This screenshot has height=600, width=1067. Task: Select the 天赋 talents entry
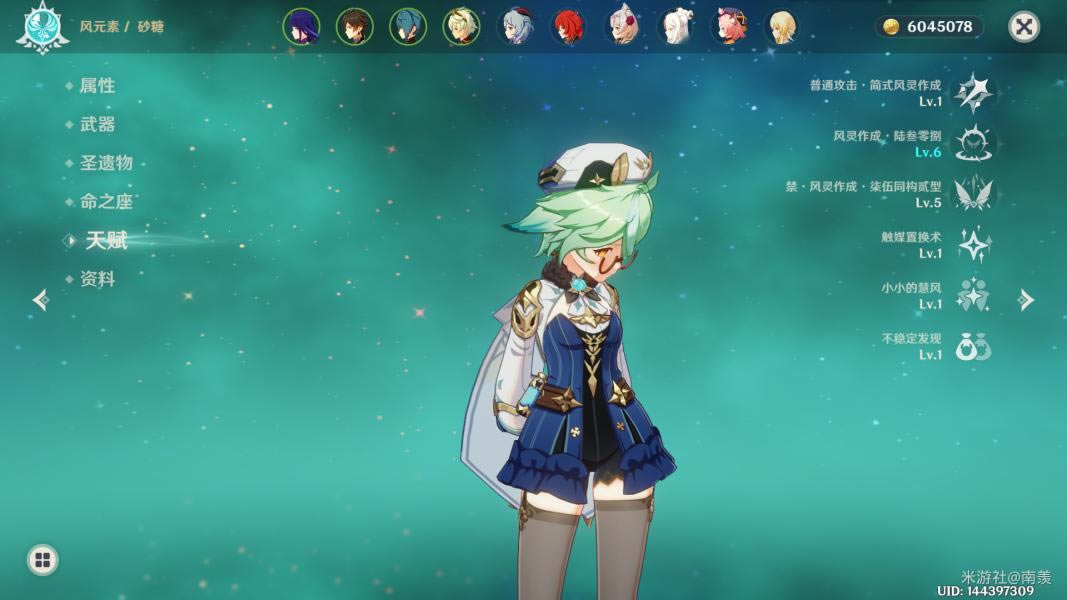[x=106, y=240]
